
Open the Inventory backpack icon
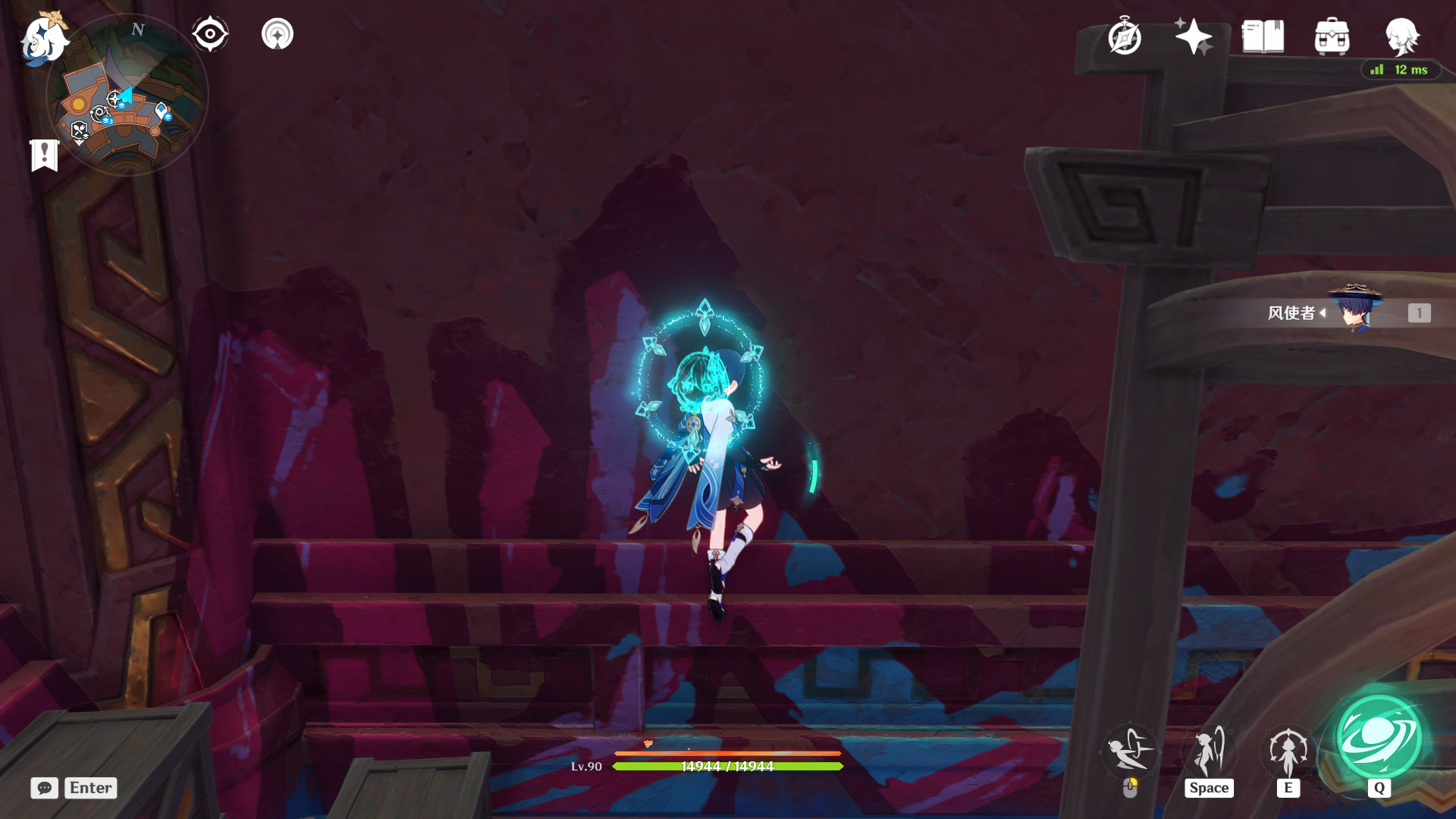coord(1332,36)
